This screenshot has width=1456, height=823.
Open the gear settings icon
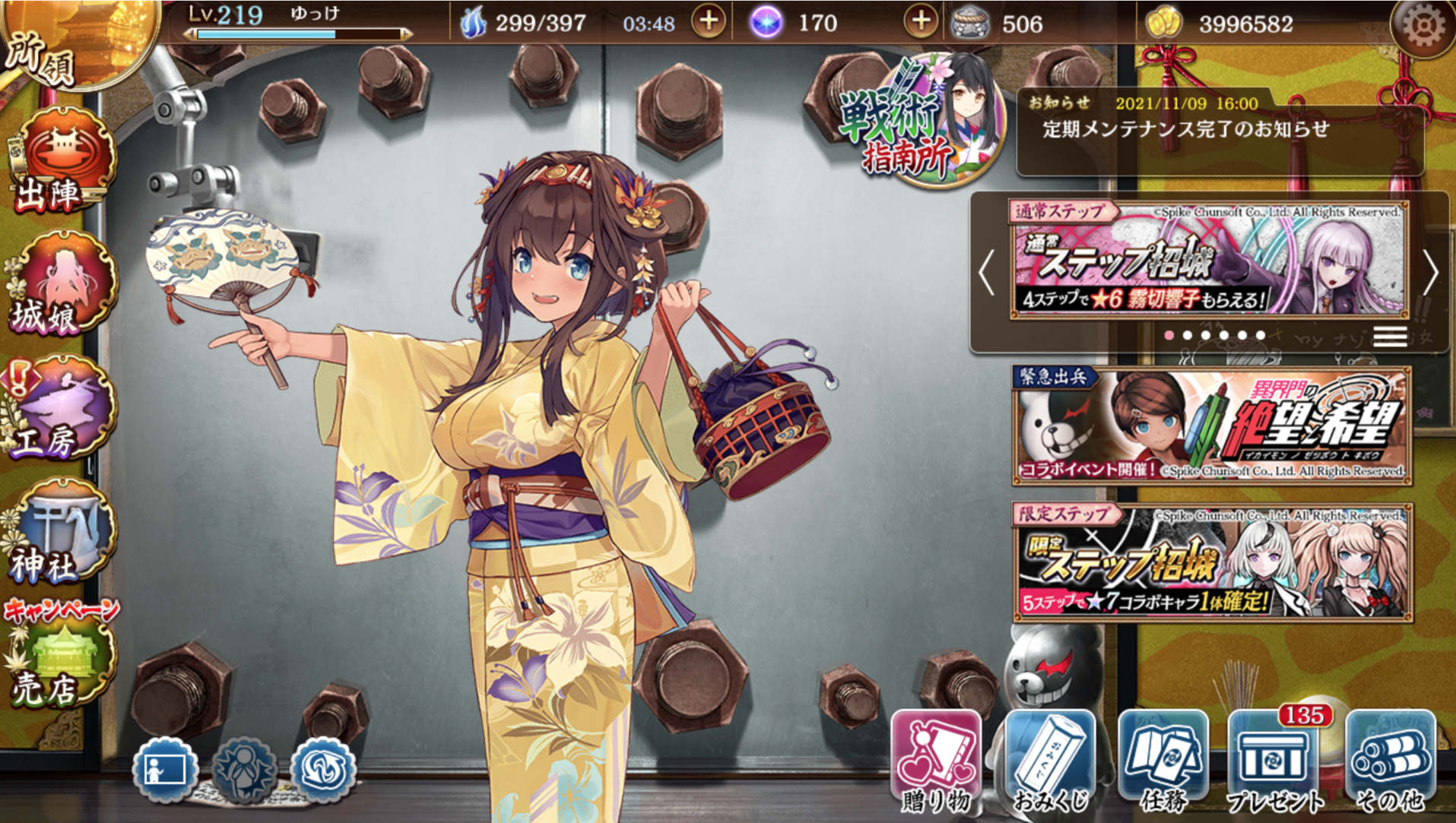(x=1422, y=26)
